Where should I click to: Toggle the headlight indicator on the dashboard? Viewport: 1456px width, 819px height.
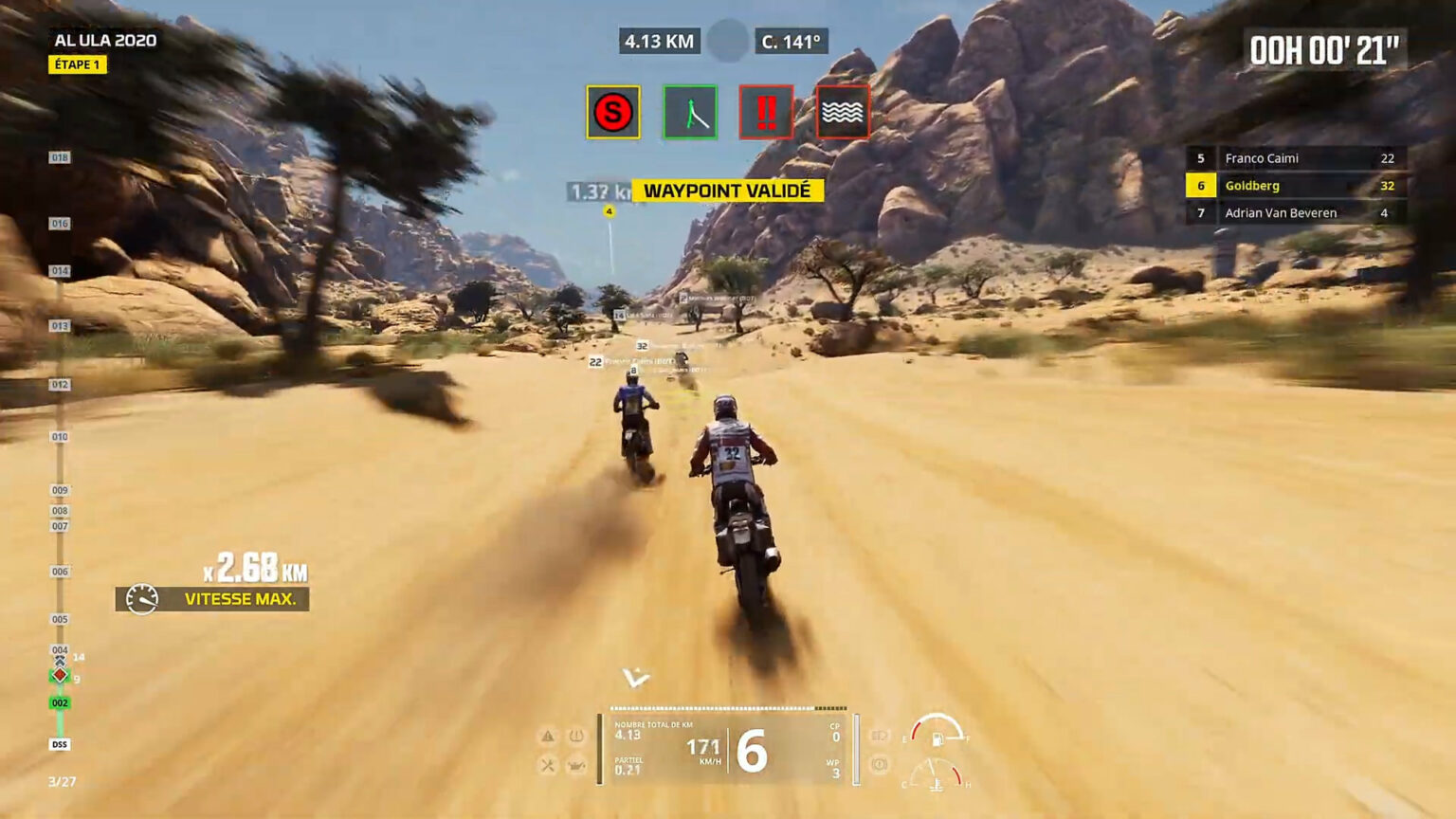click(x=879, y=737)
